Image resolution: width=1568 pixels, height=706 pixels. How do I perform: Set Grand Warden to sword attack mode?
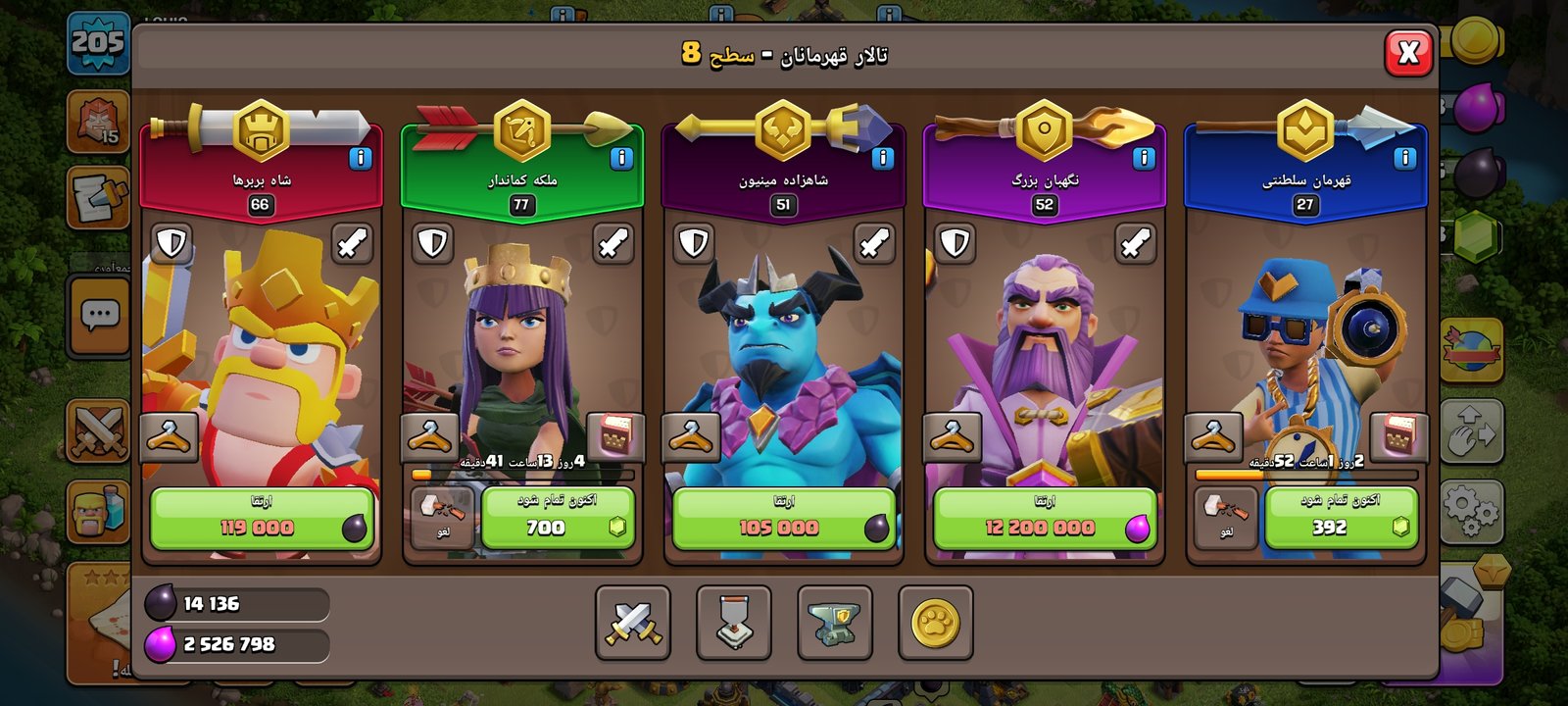pyautogui.click(x=1135, y=243)
